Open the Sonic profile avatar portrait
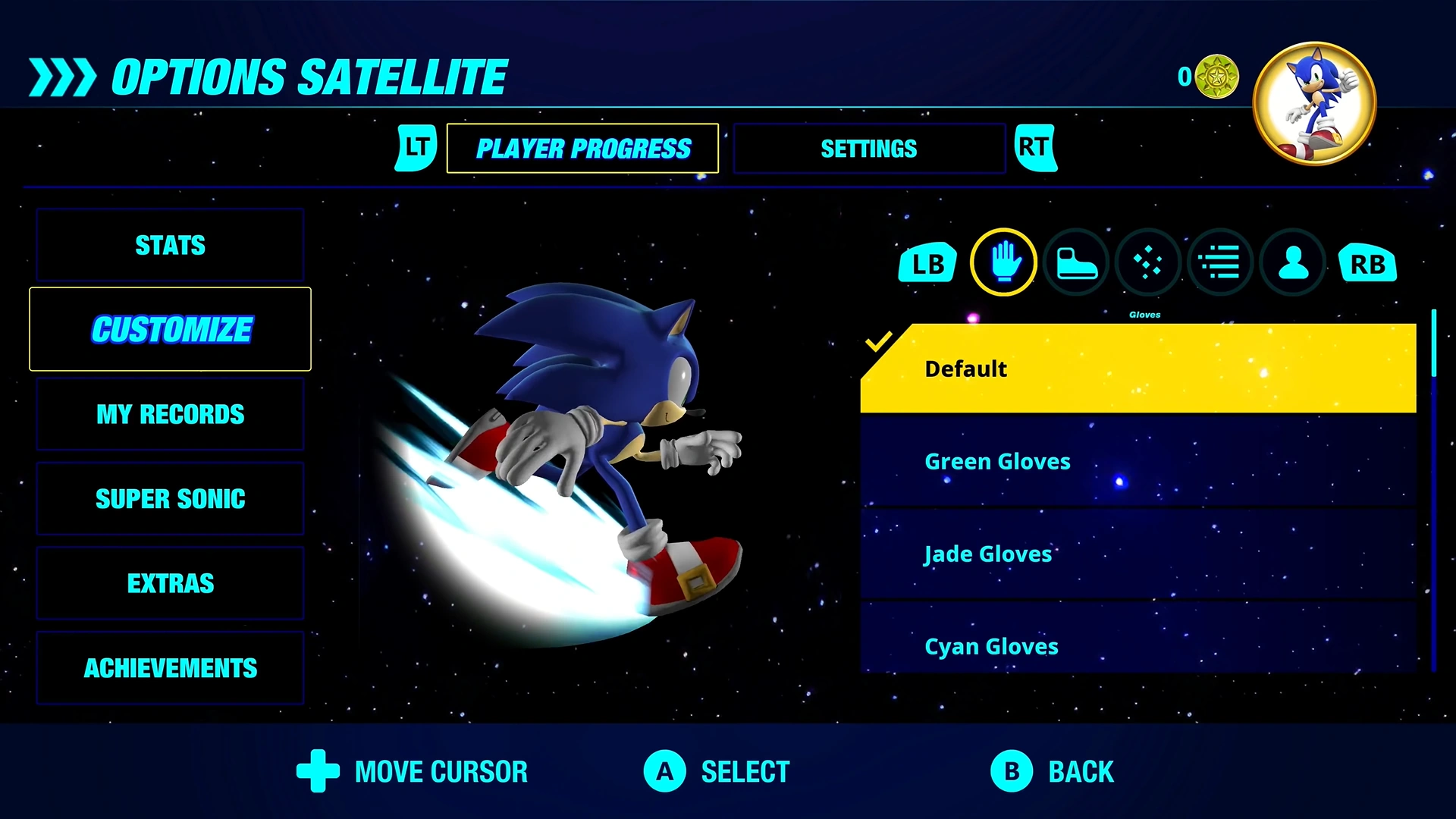 (x=1314, y=102)
